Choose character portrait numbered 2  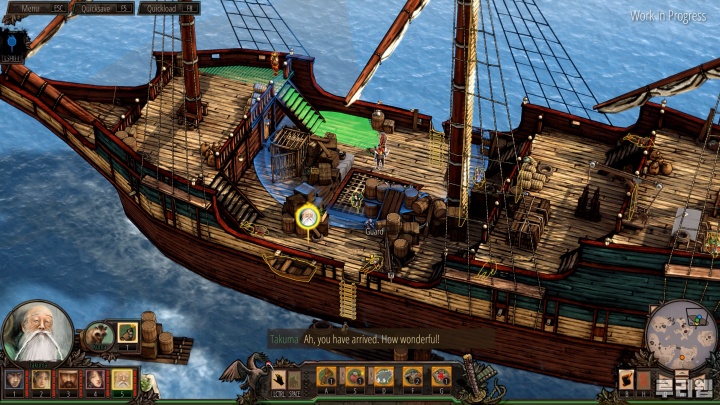[41, 378]
